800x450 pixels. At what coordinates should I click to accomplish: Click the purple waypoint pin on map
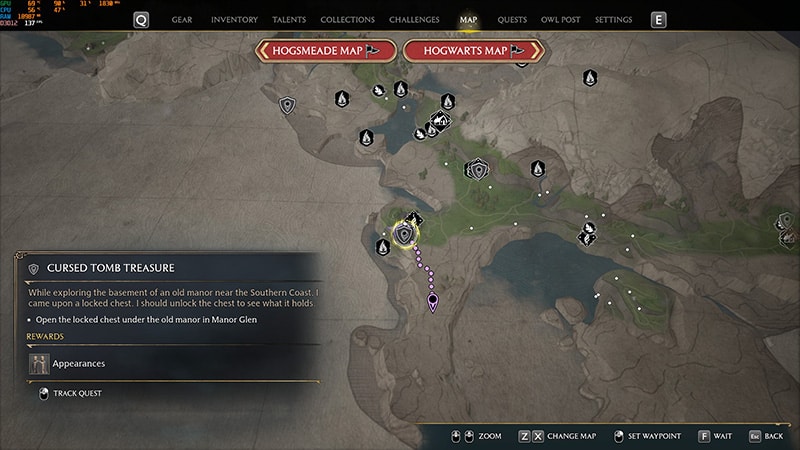pyautogui.click(x=433, y=300)
